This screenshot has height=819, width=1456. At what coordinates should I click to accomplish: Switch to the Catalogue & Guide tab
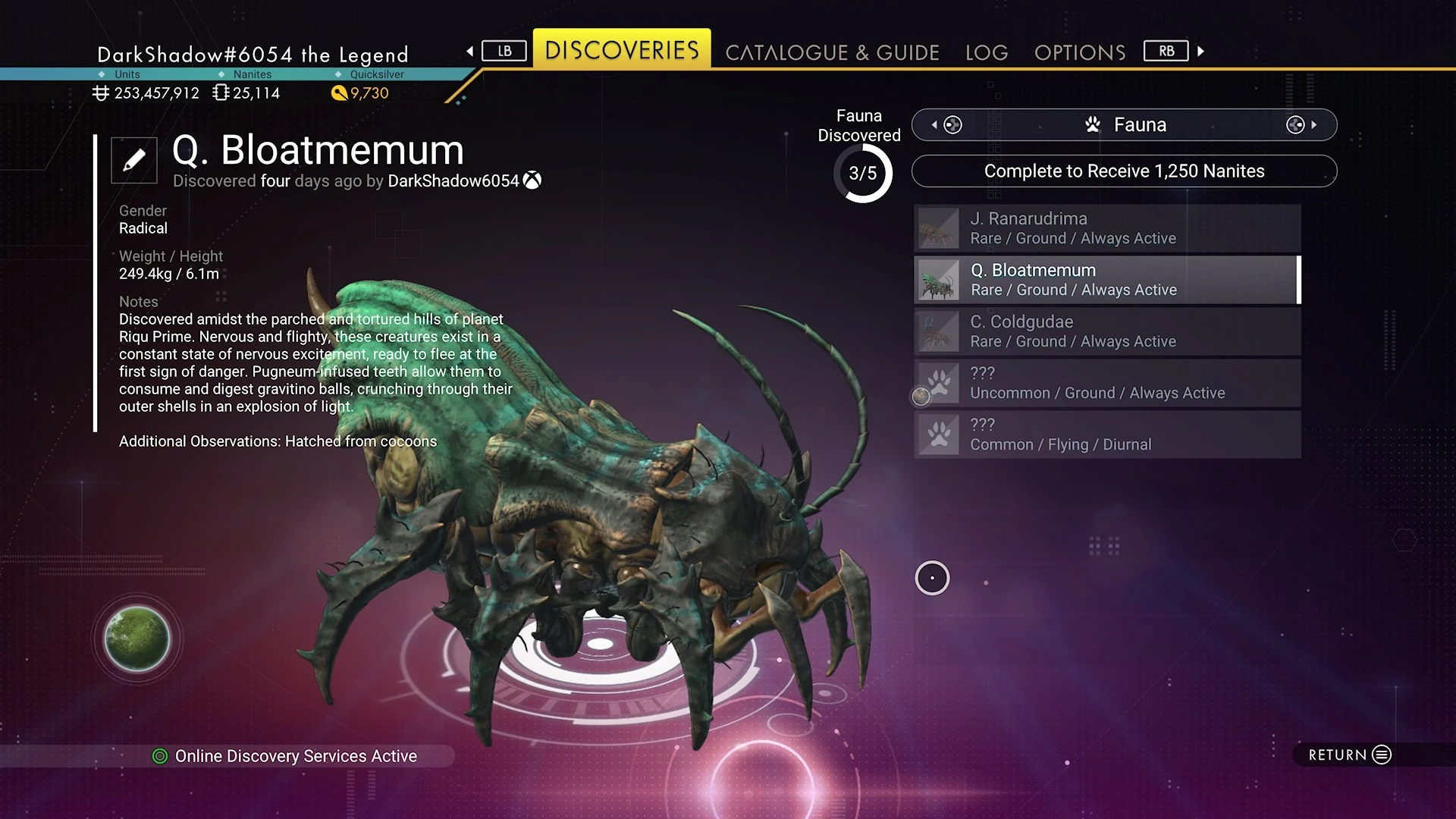pos(832,52)
